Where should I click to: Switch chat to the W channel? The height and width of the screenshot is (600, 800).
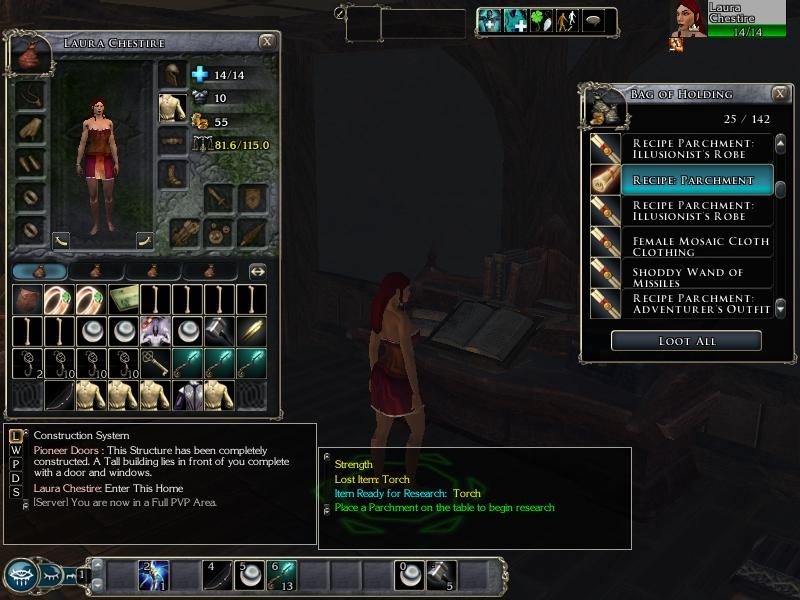point(16,450)
